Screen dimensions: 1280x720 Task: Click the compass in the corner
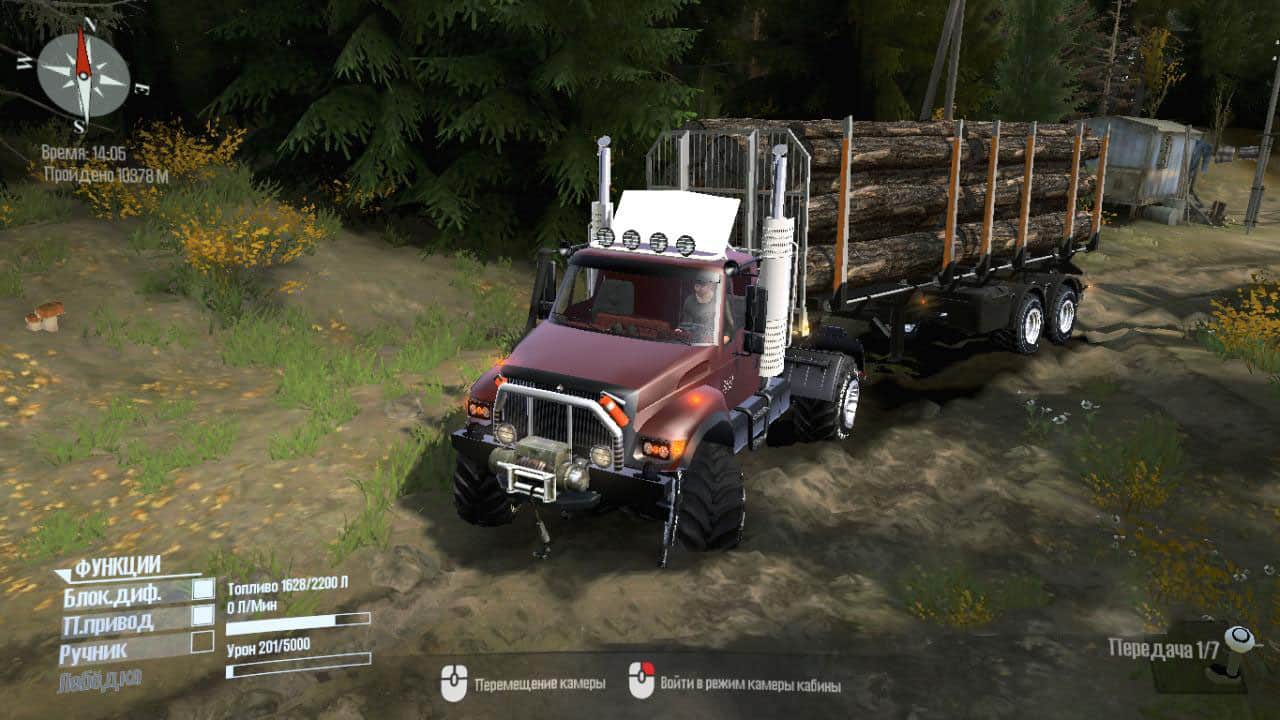coord(83,75)
